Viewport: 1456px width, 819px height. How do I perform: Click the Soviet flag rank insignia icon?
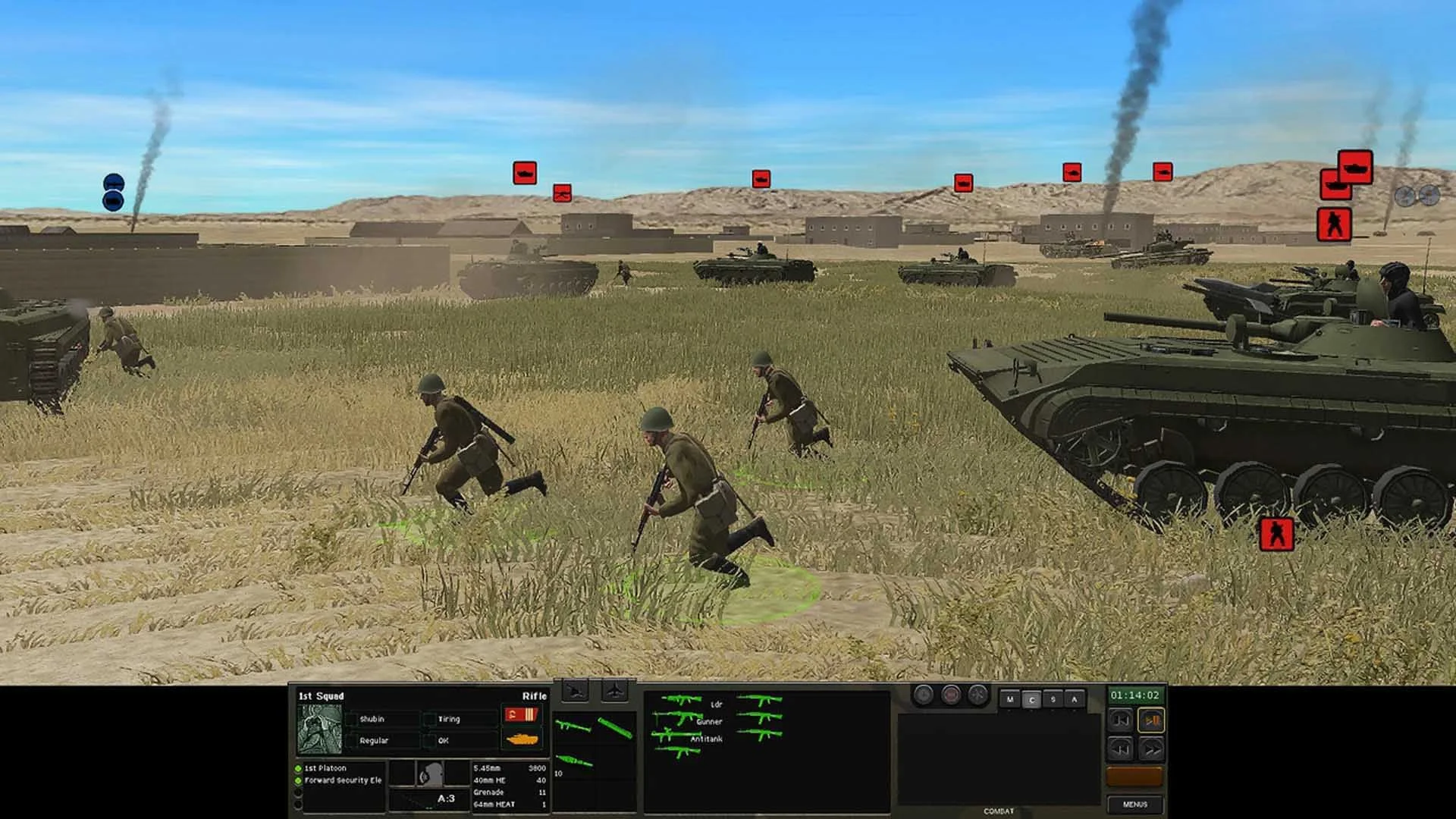coord(521,714)
